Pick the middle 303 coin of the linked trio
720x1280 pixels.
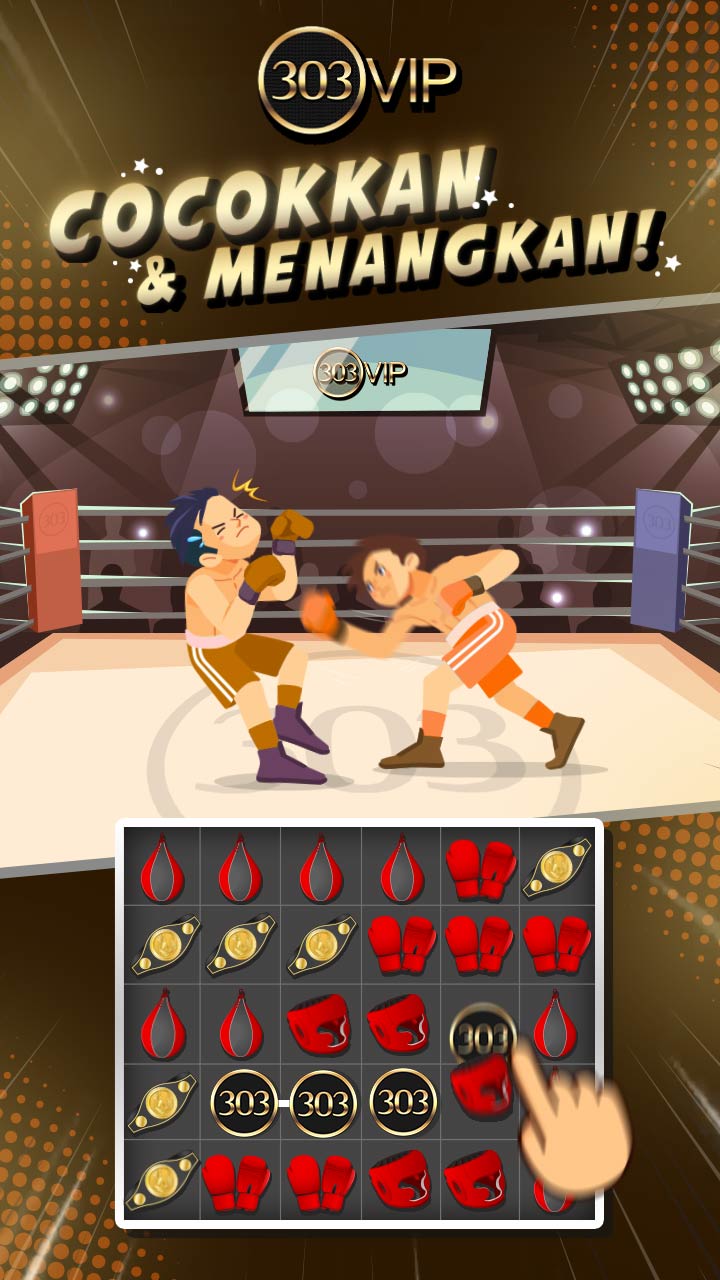(323, 1103)
